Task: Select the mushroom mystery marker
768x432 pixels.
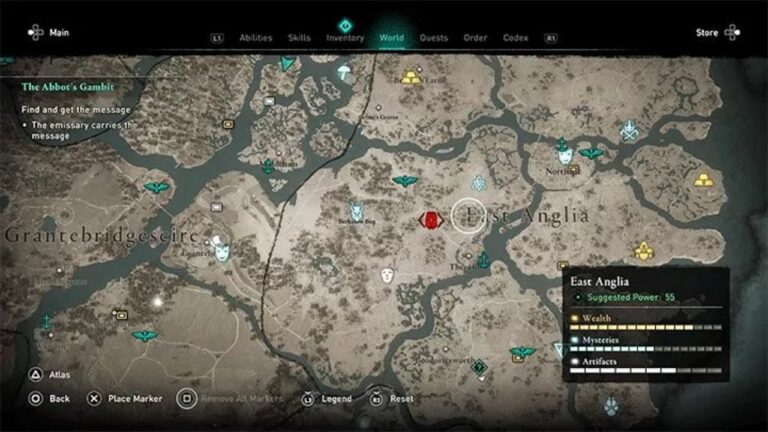Action: click(x=344, y=72)
